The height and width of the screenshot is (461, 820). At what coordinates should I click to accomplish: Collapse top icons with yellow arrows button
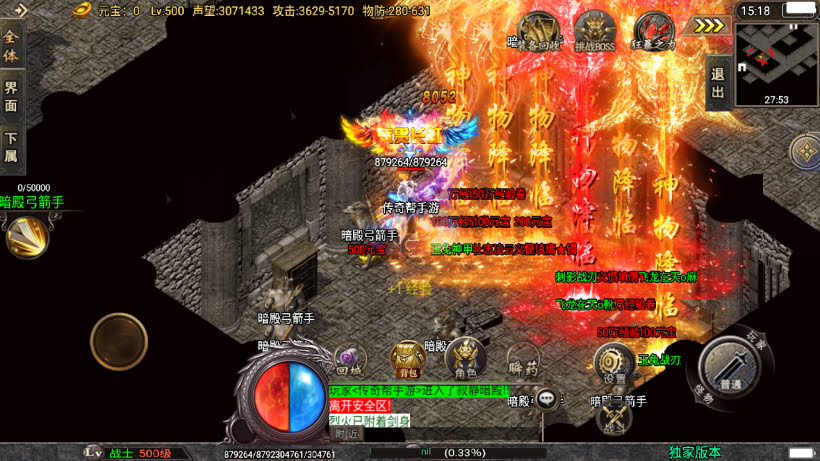tap(709, 25)
